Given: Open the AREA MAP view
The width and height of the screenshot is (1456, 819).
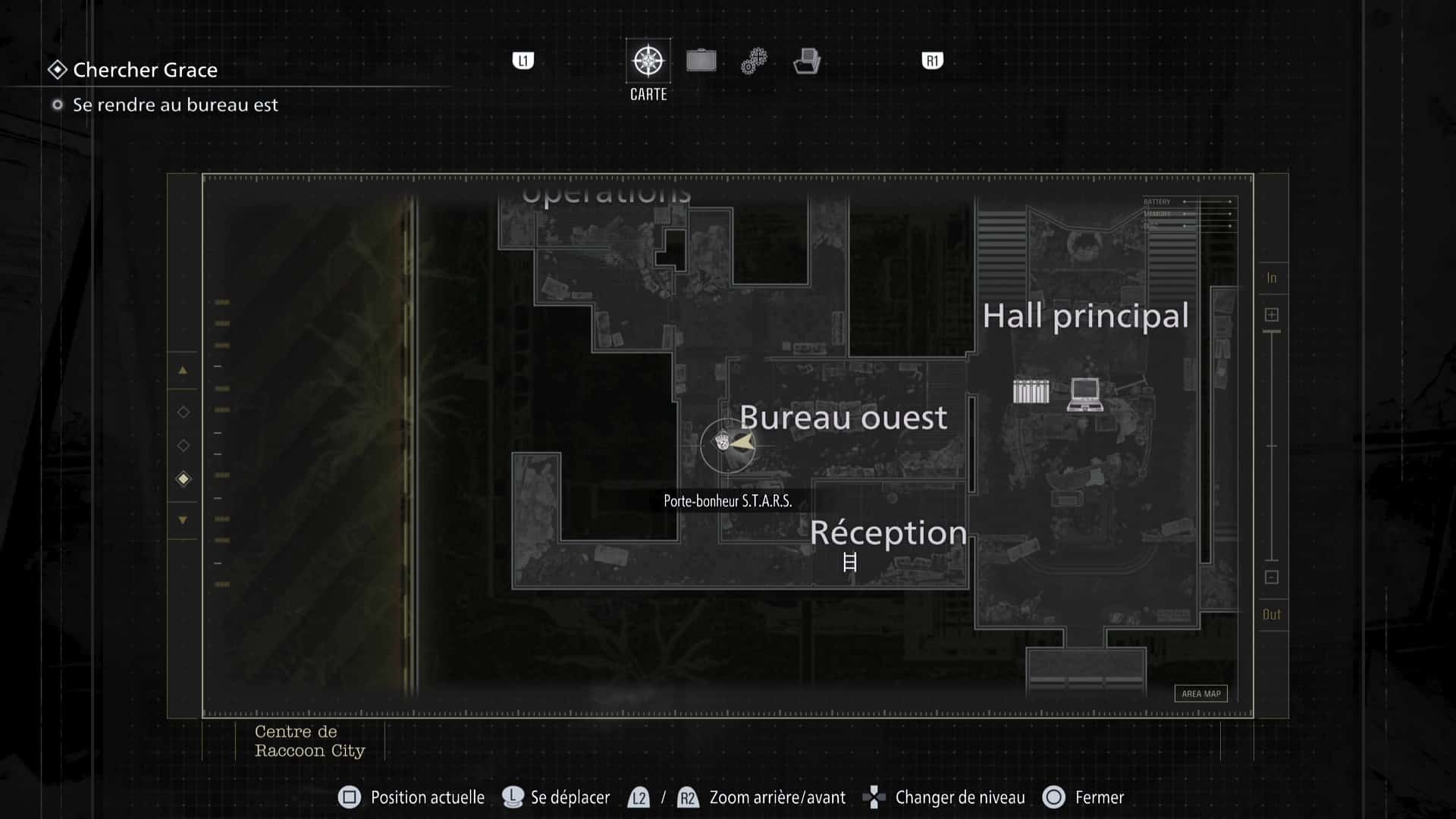Looking at the screenshot, I should pyautogui.click(x=1200, y=693).
